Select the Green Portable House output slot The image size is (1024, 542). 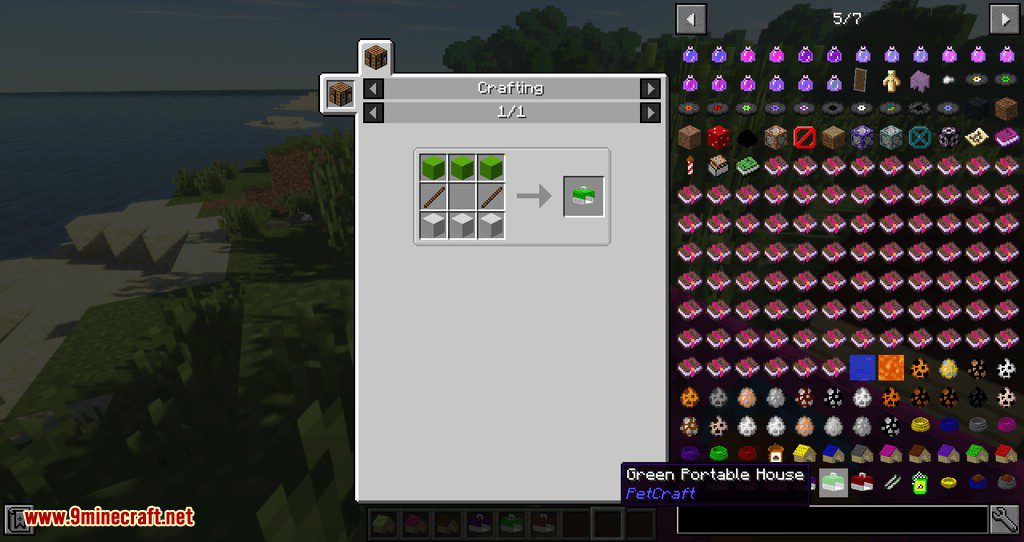pyautogui.click(x=583, y=196)
